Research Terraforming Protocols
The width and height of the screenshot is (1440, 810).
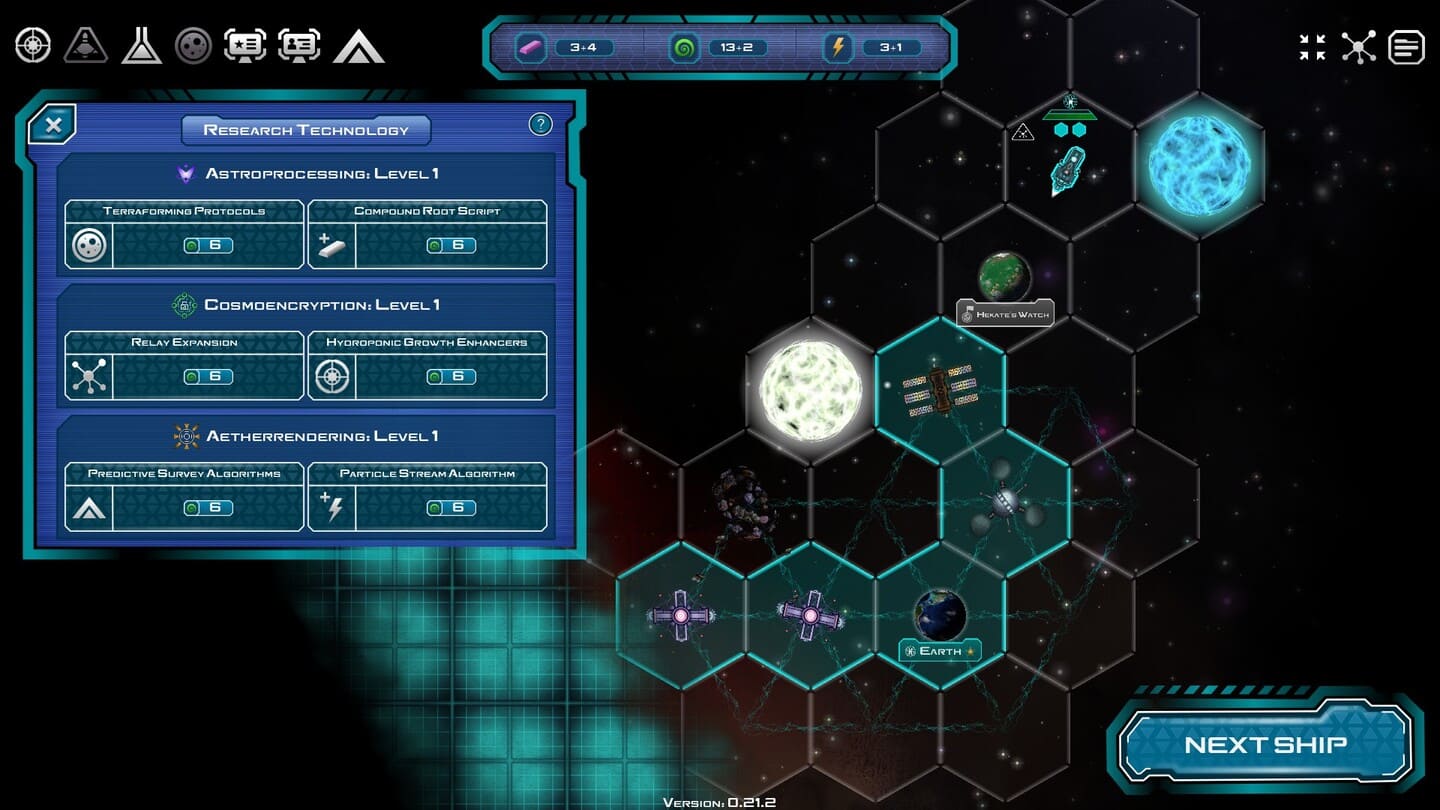[x=184, y=236]
